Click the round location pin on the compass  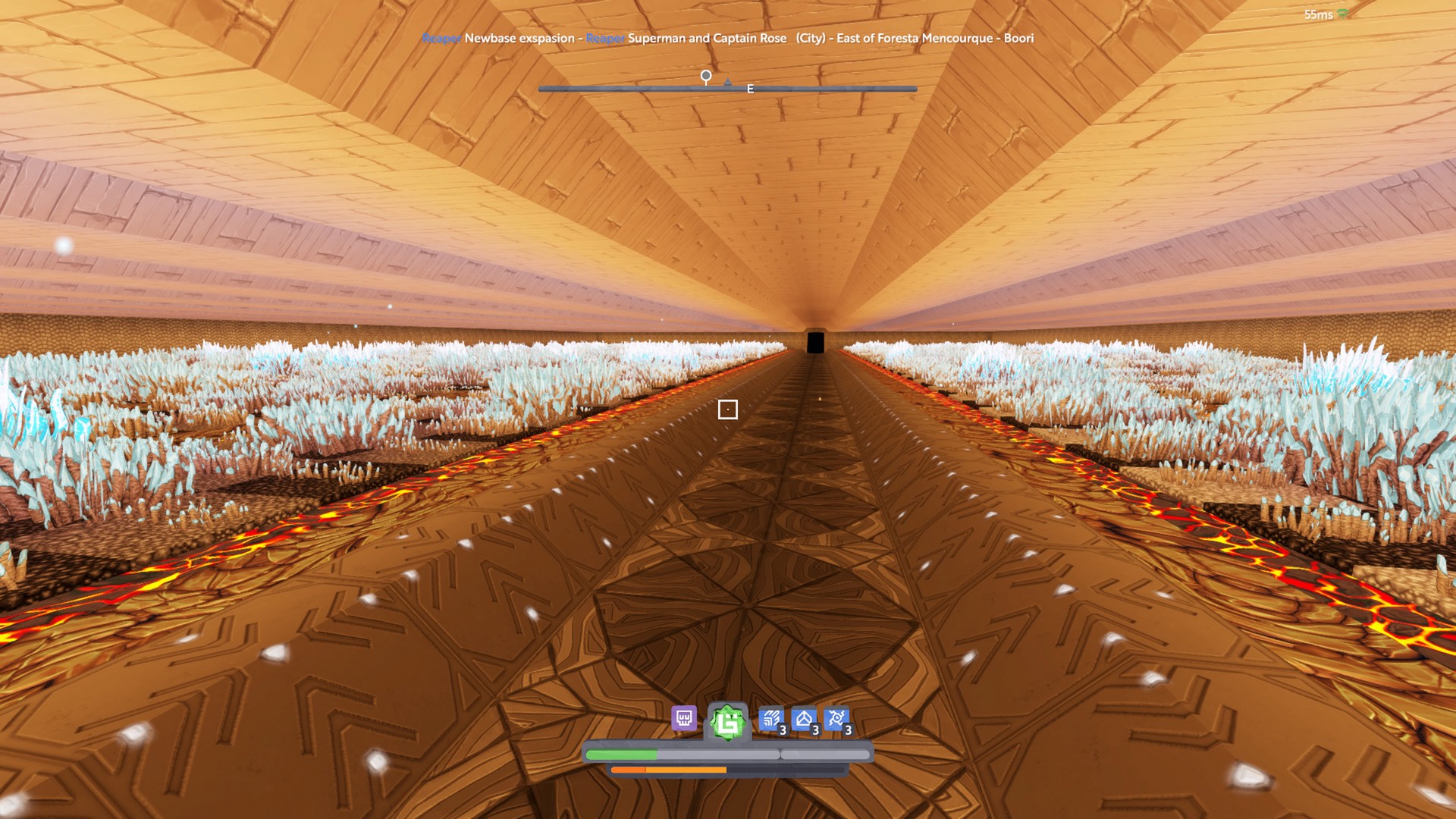click(706, 77)
